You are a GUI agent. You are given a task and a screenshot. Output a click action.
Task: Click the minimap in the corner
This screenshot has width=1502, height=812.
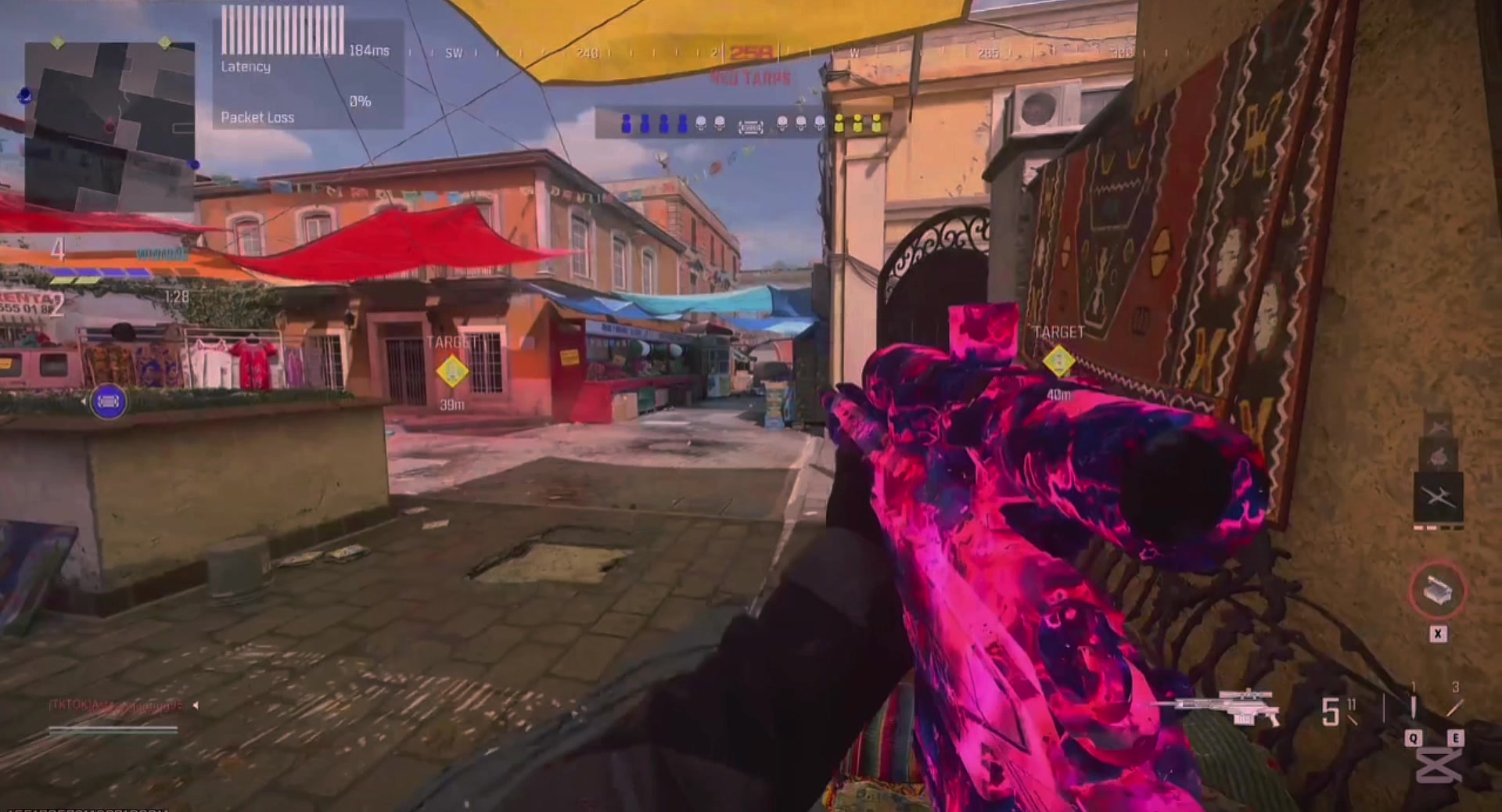click(x=110, y=125)
